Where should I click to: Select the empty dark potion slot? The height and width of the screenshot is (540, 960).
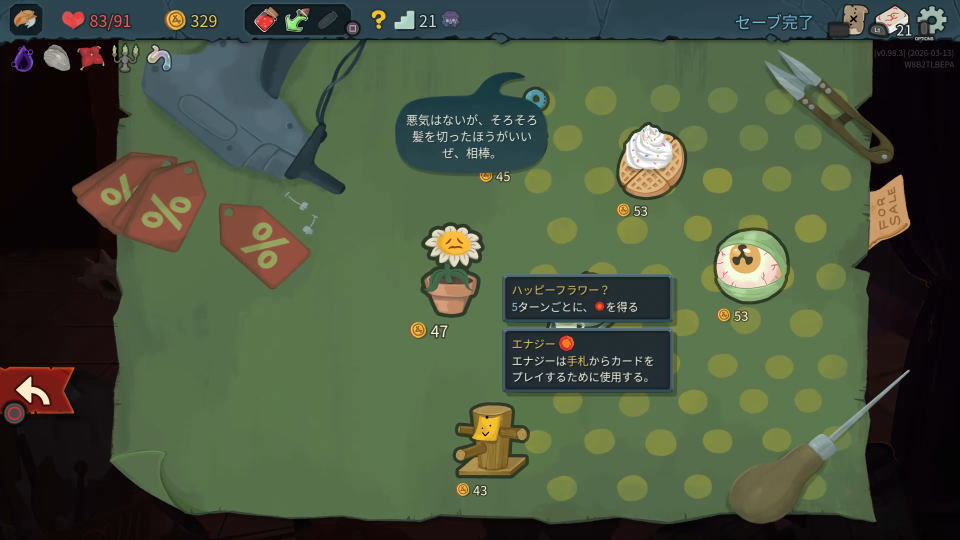tap(328, 20)
